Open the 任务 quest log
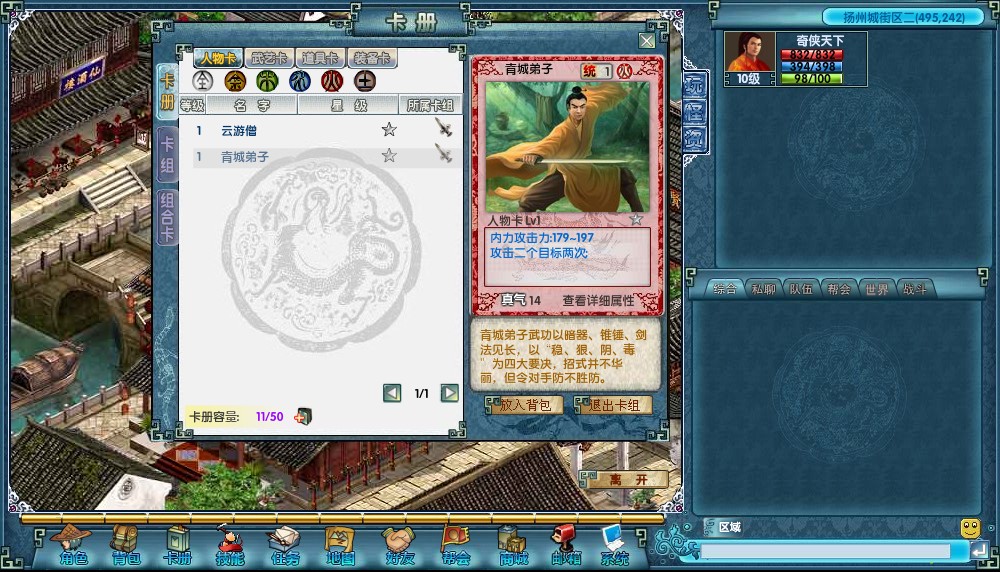The width and height of the screenshot is (1000, 572). (284, 546)
